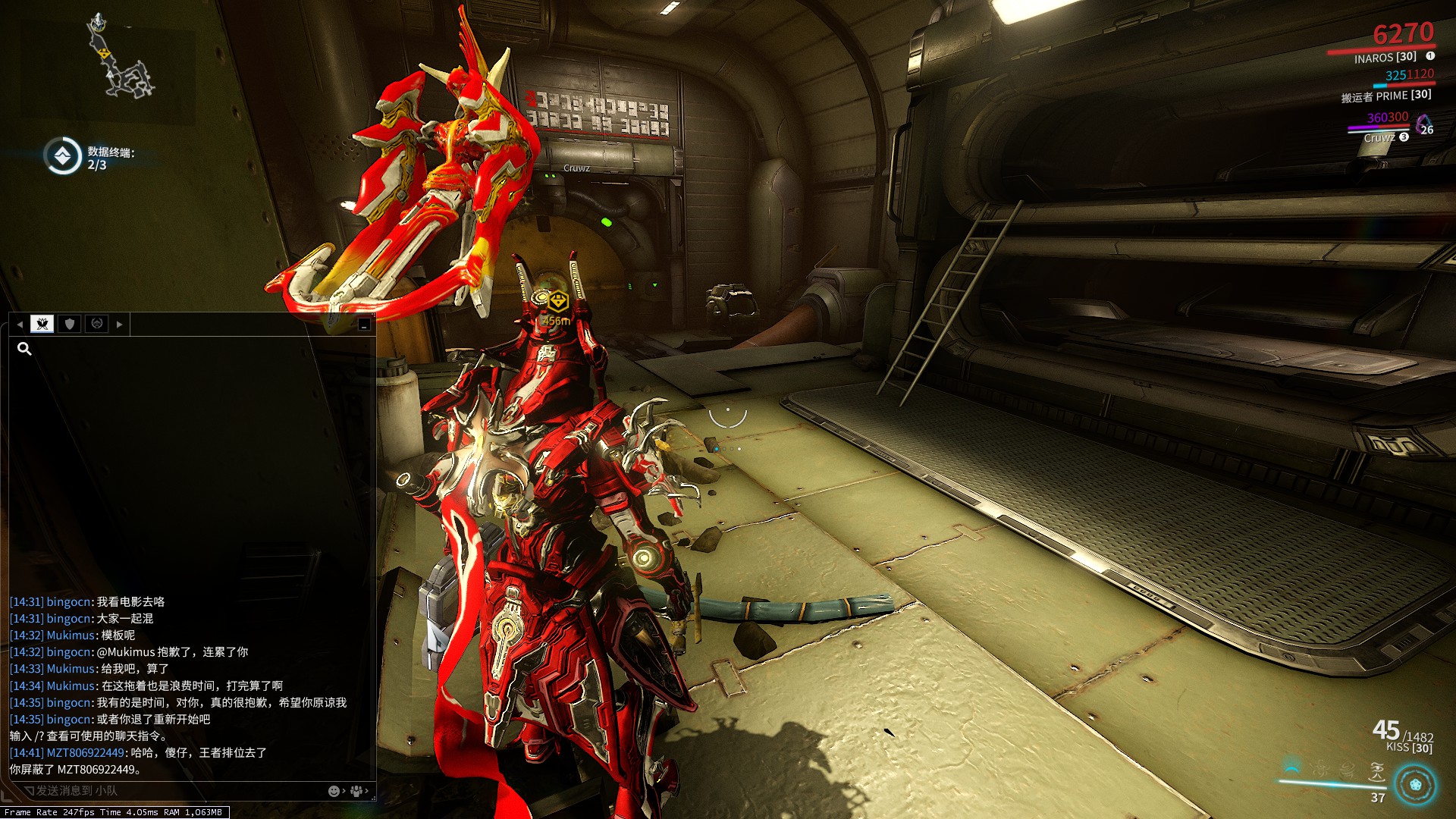Open chat search with magnifying glass
The width and height of the screenshot is (1456, 819).
(x=24, y=349)
